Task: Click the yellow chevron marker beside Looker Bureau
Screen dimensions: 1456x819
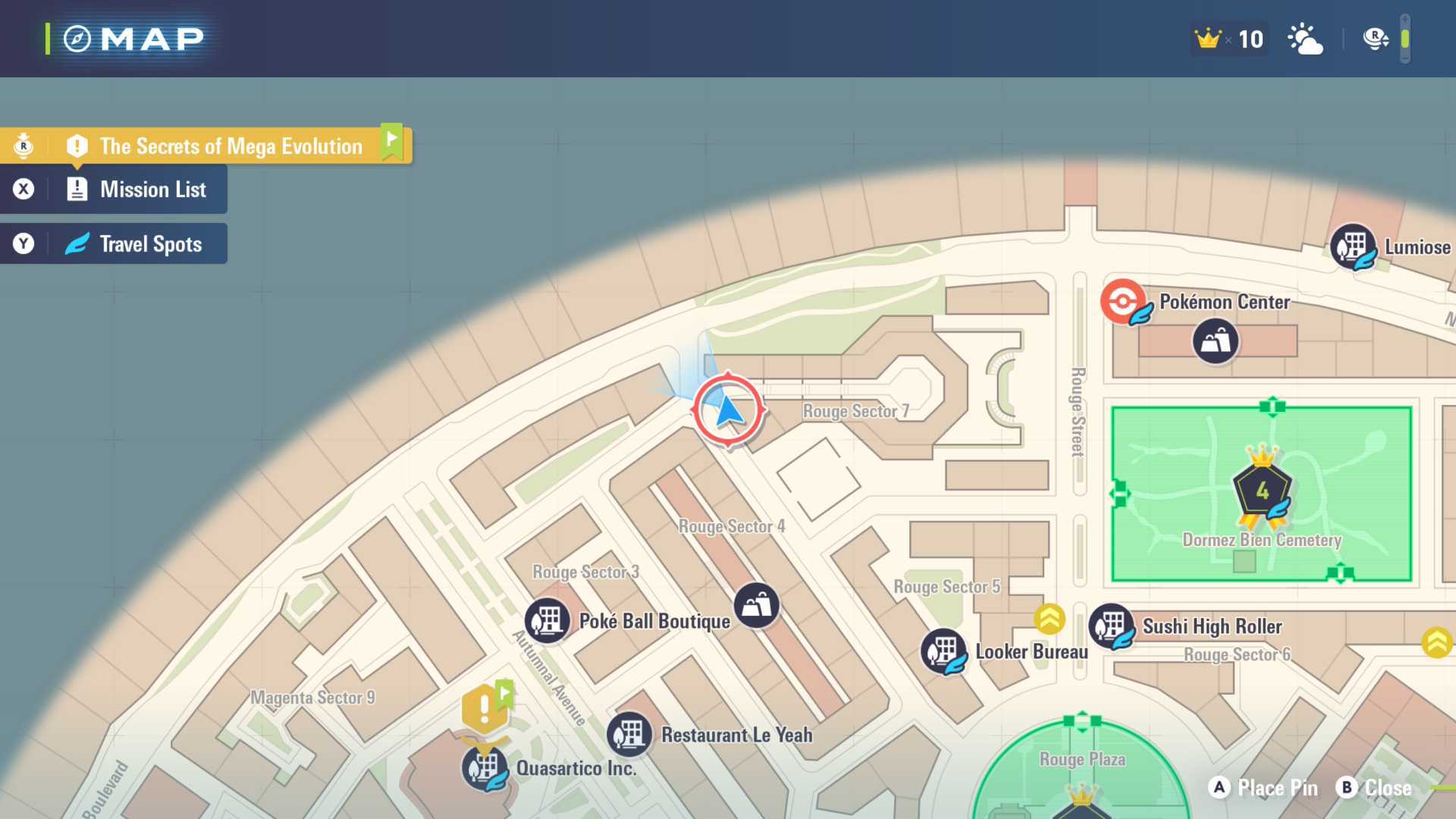Action: tap(1050, 620)
